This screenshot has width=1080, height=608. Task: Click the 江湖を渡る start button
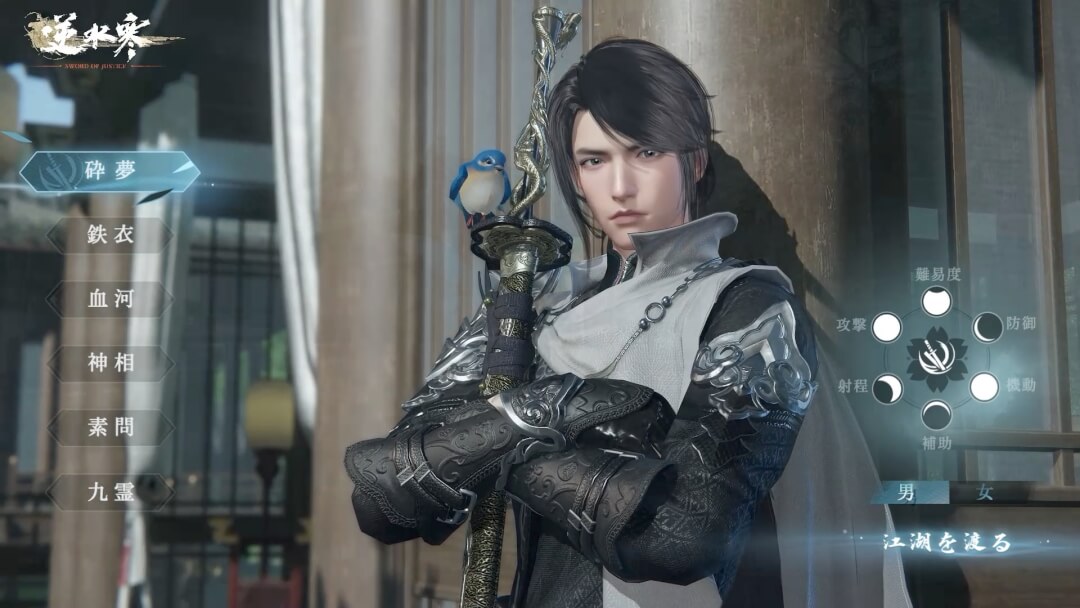[946, 543]
